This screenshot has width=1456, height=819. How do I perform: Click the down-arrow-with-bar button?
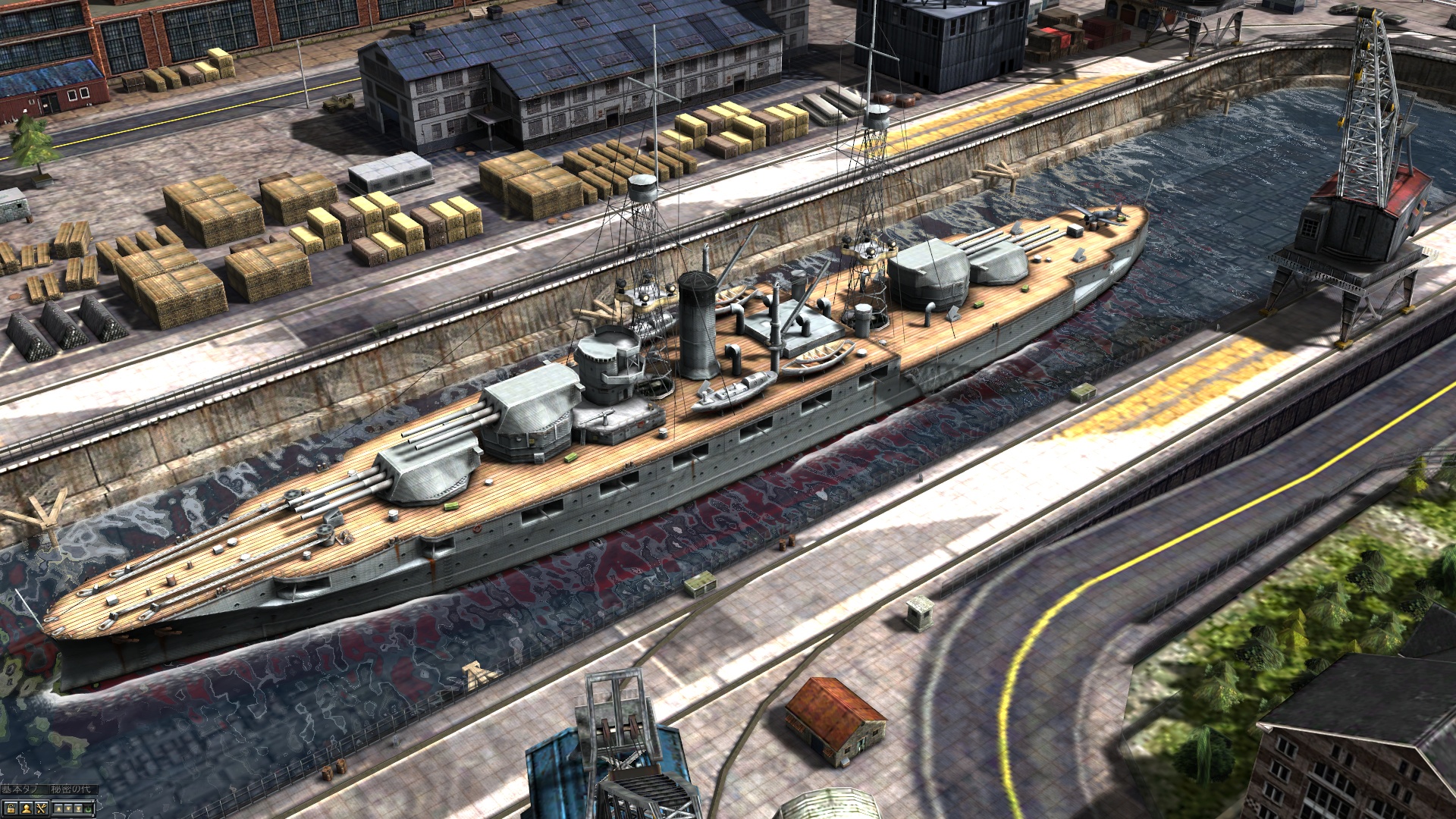tap(78, 808)
